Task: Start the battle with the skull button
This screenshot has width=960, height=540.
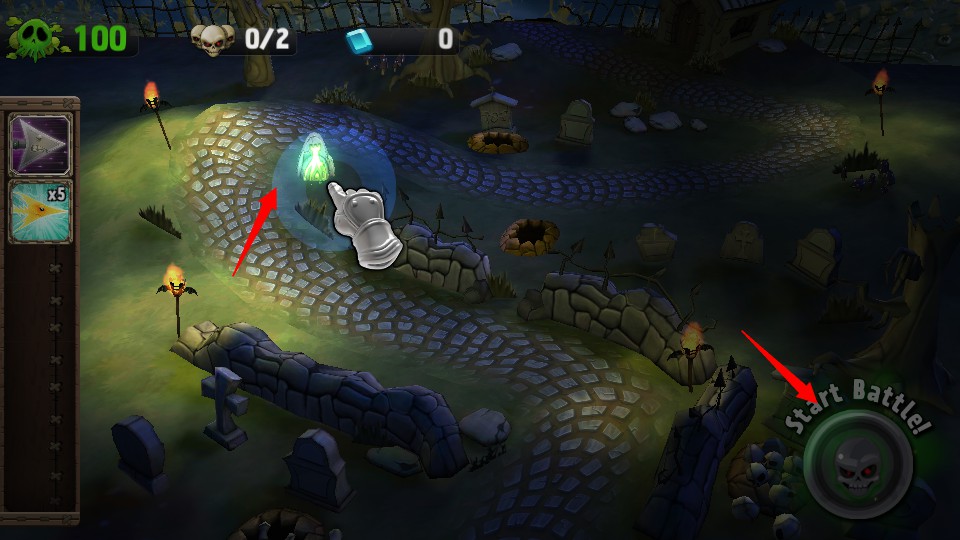Action: click(x=856, y=464)
